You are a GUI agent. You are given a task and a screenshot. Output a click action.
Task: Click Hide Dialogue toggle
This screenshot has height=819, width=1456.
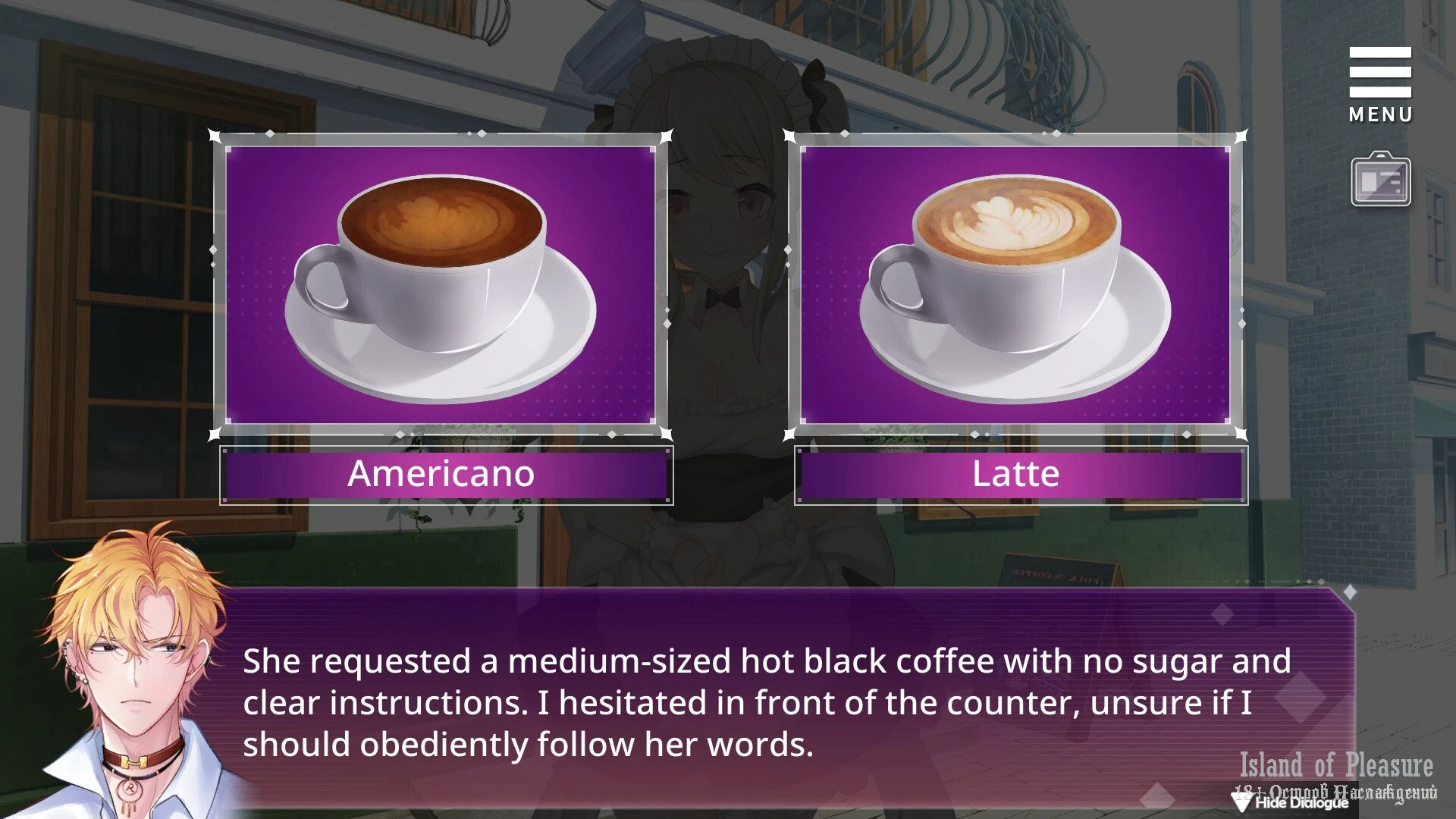[1292, 802]
